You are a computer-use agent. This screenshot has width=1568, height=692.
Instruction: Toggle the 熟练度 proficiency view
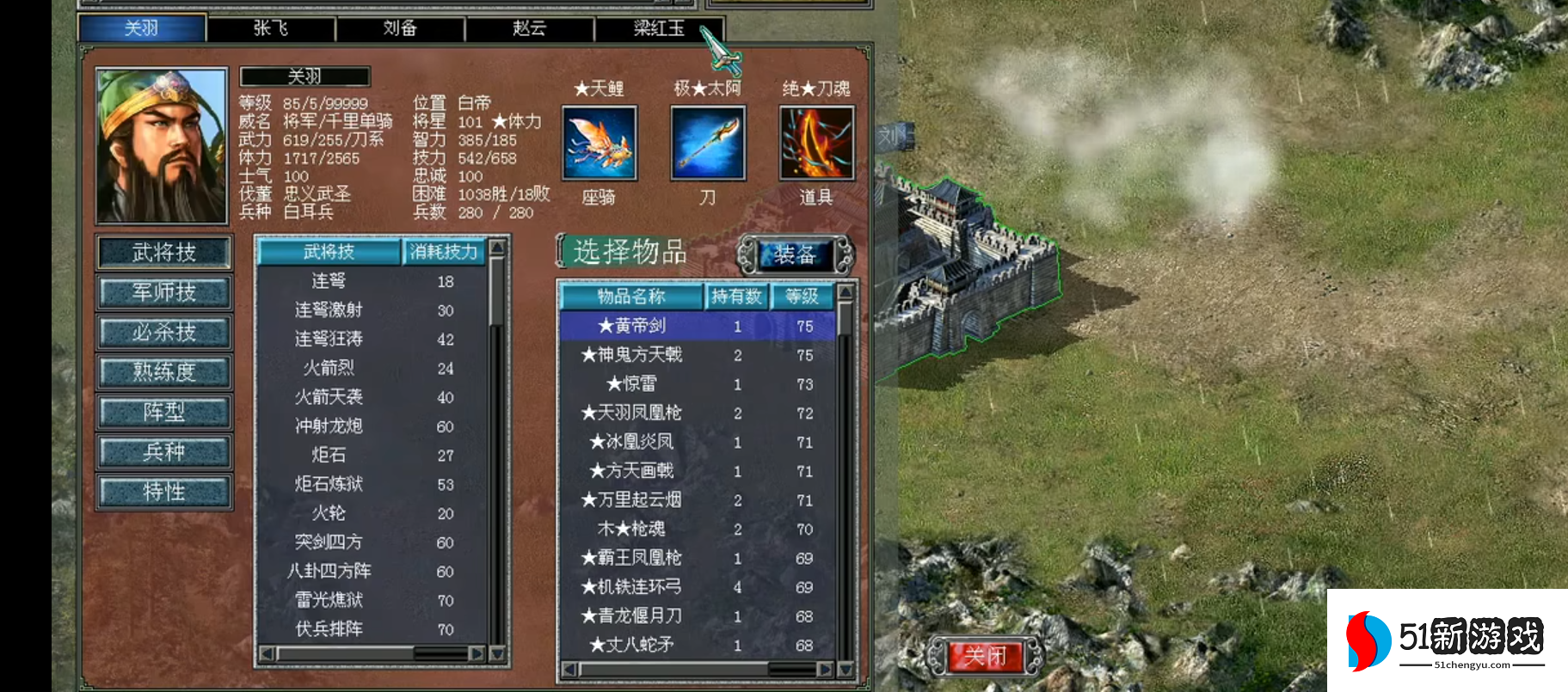[163, 372]
